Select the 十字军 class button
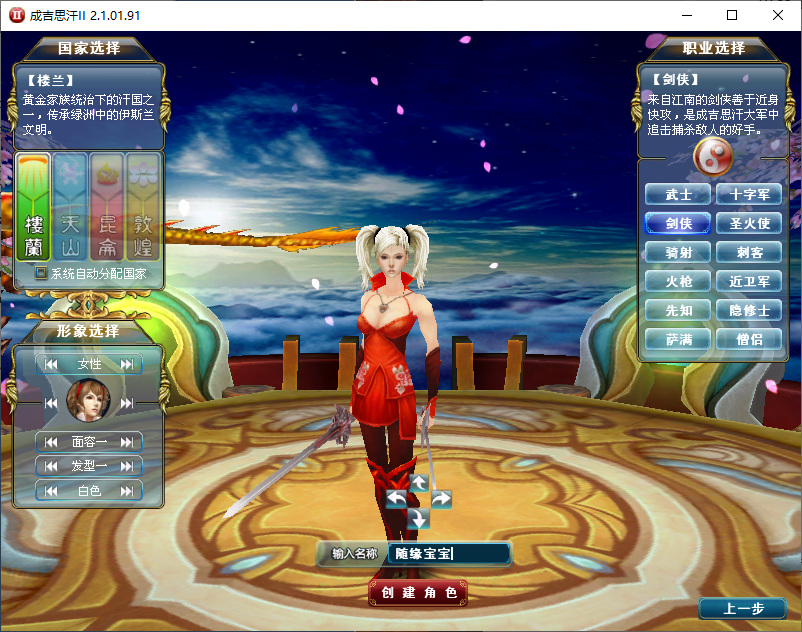 [x=749, y=195]
